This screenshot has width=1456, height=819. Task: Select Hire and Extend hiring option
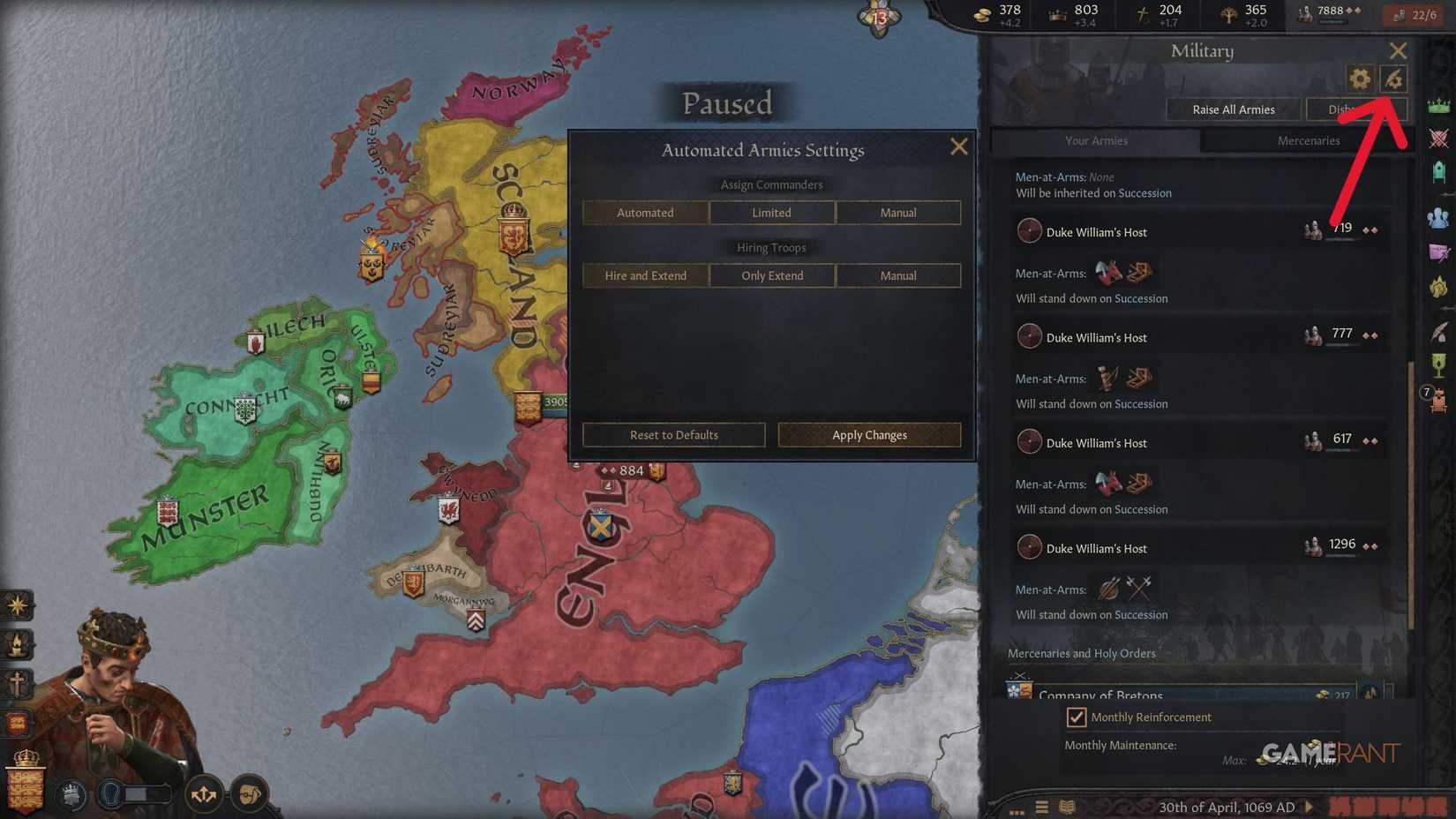645,275
